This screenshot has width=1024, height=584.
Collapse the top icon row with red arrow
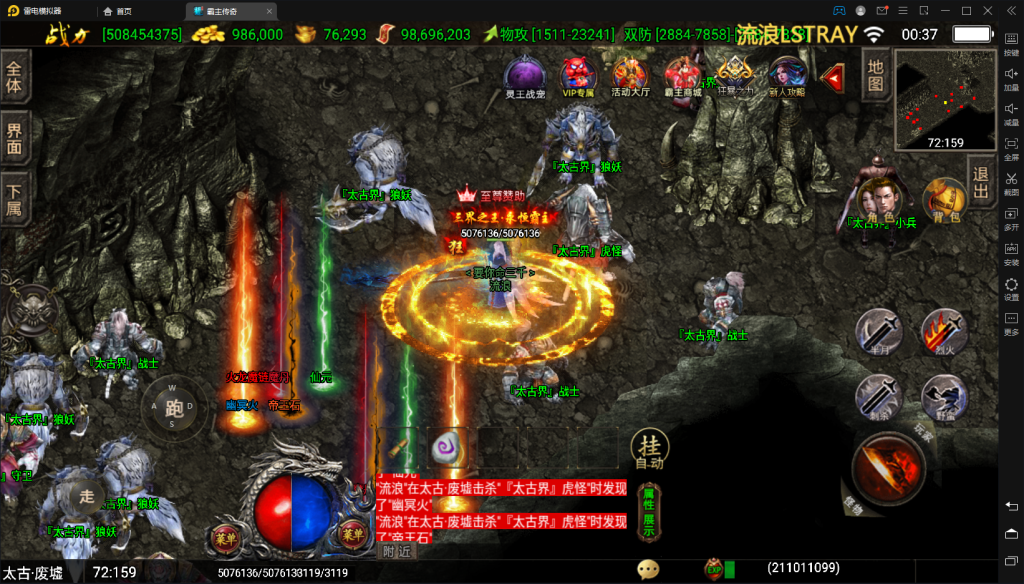(x=832, y=75)
